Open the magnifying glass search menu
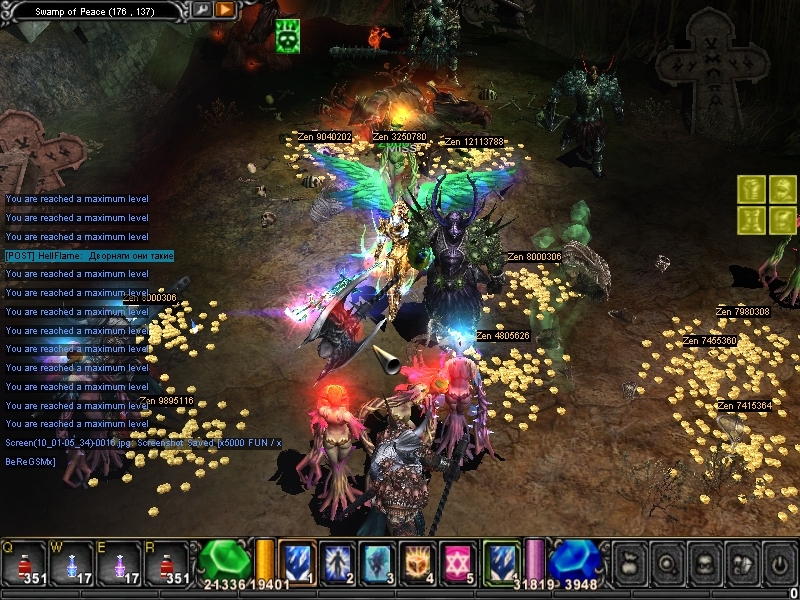 coord(665,562)
